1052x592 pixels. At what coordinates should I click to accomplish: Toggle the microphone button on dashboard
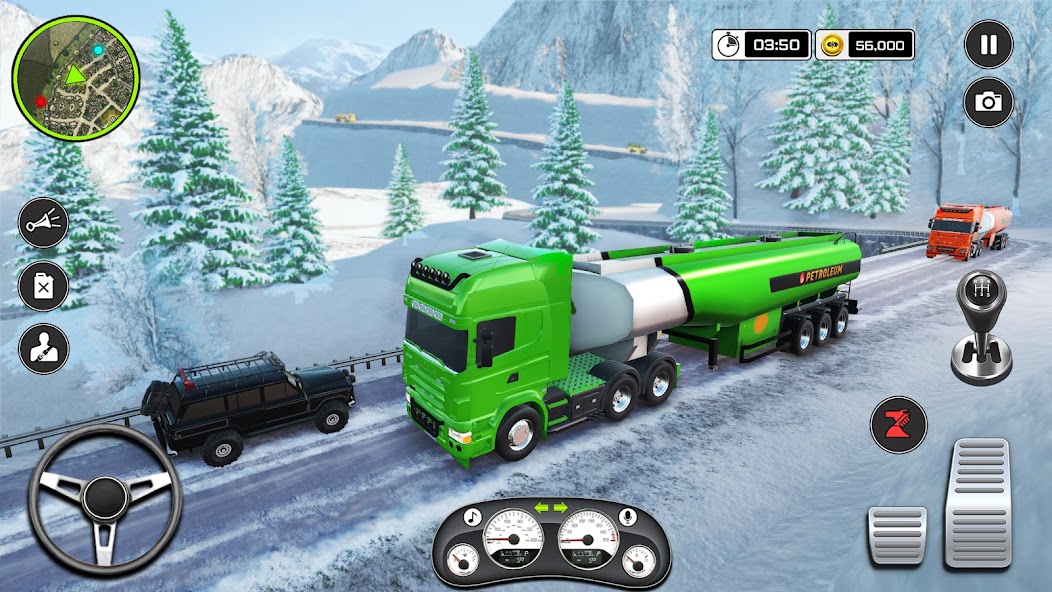tap(630, 517)
